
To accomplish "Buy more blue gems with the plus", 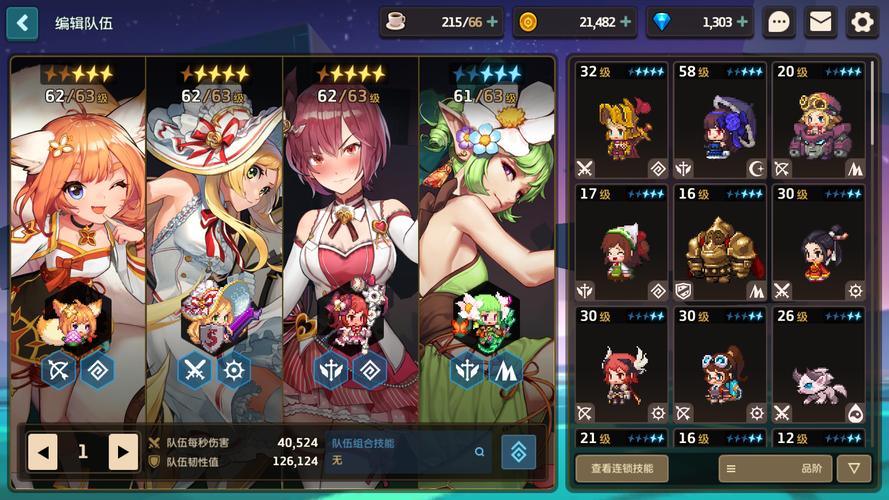I will [743, 22].
